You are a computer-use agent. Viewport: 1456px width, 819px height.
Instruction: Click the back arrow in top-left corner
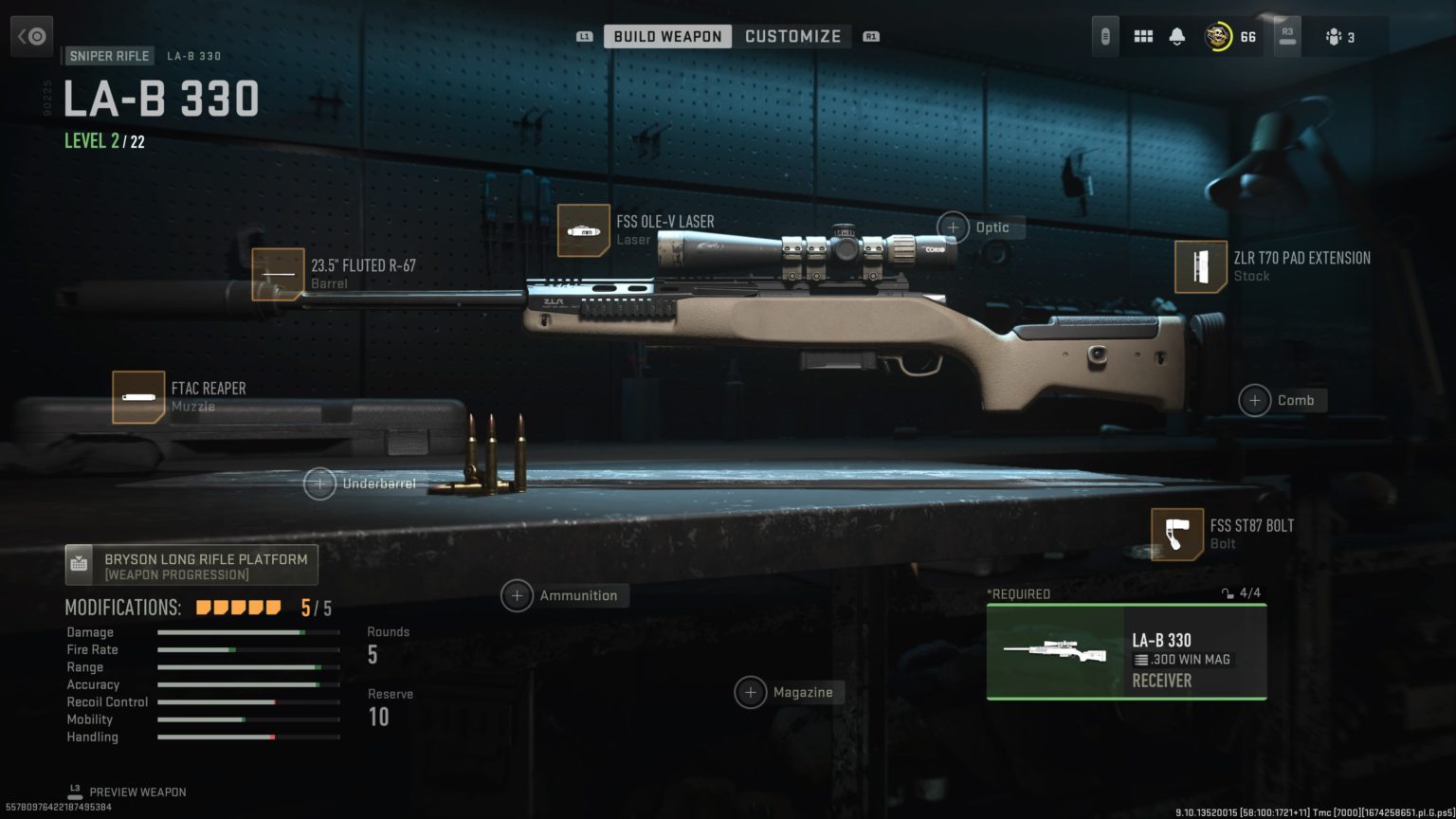(x=31, y=35)
